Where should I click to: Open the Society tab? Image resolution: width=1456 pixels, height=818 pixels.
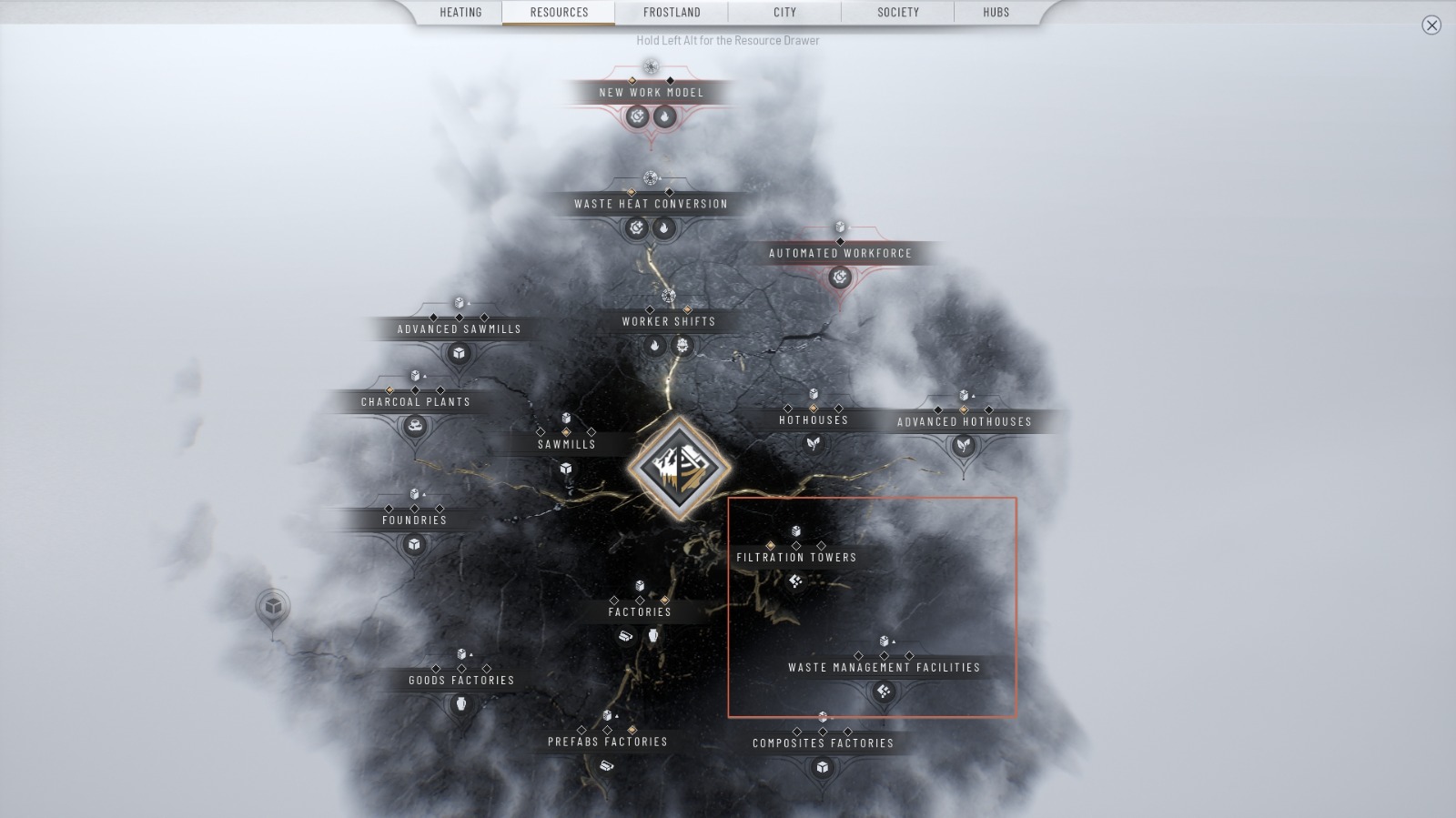click(x=898, y=12)
